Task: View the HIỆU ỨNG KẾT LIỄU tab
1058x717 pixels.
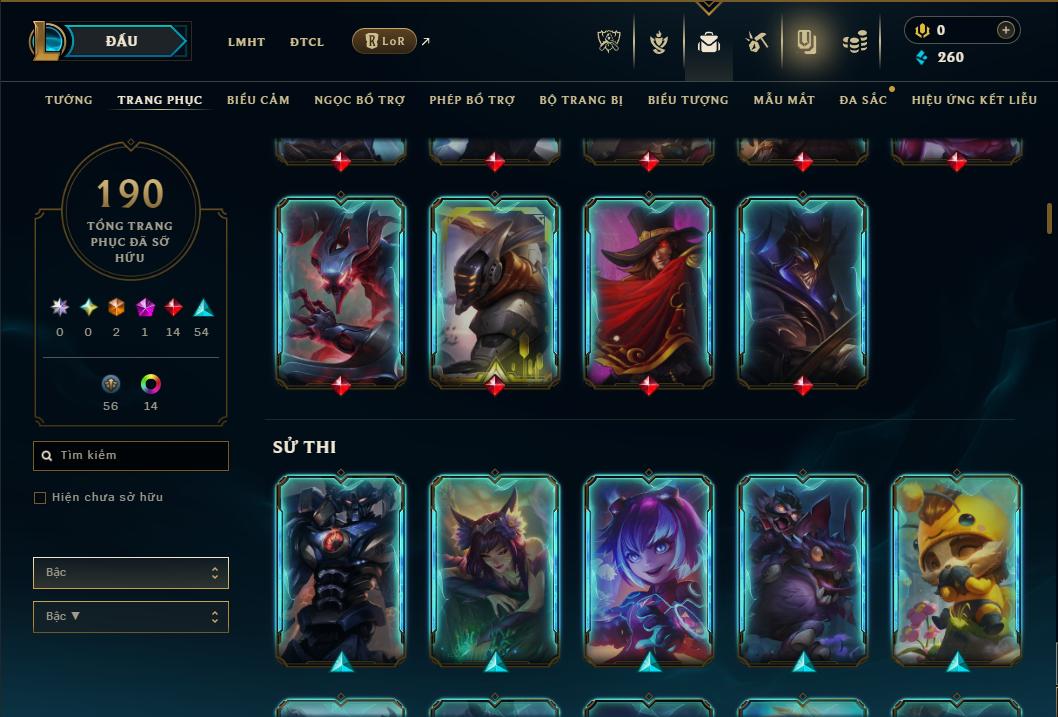Action: [x=973, y=100]
